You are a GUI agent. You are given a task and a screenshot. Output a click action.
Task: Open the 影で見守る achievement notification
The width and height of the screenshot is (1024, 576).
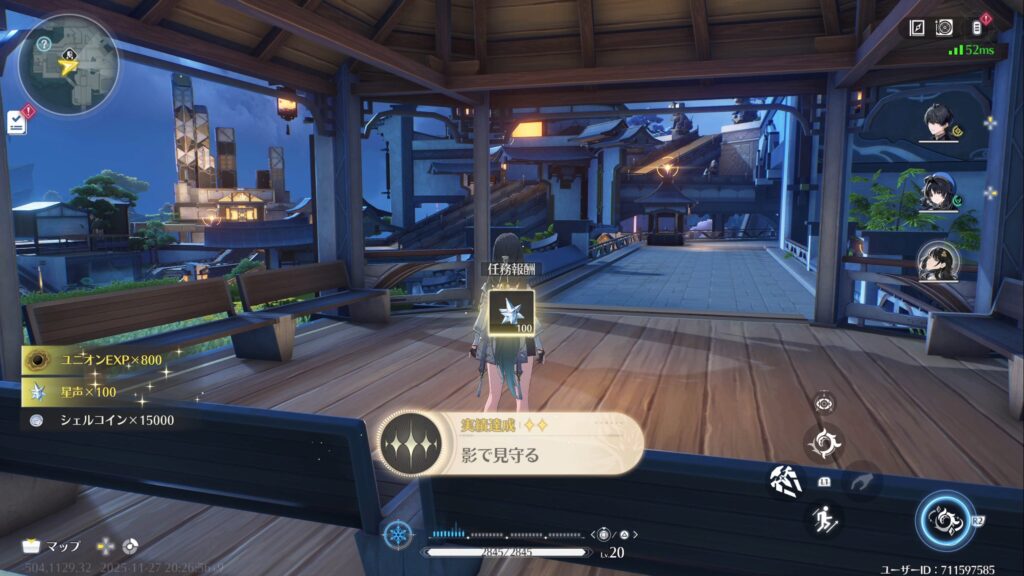click(x=511, y=443)
